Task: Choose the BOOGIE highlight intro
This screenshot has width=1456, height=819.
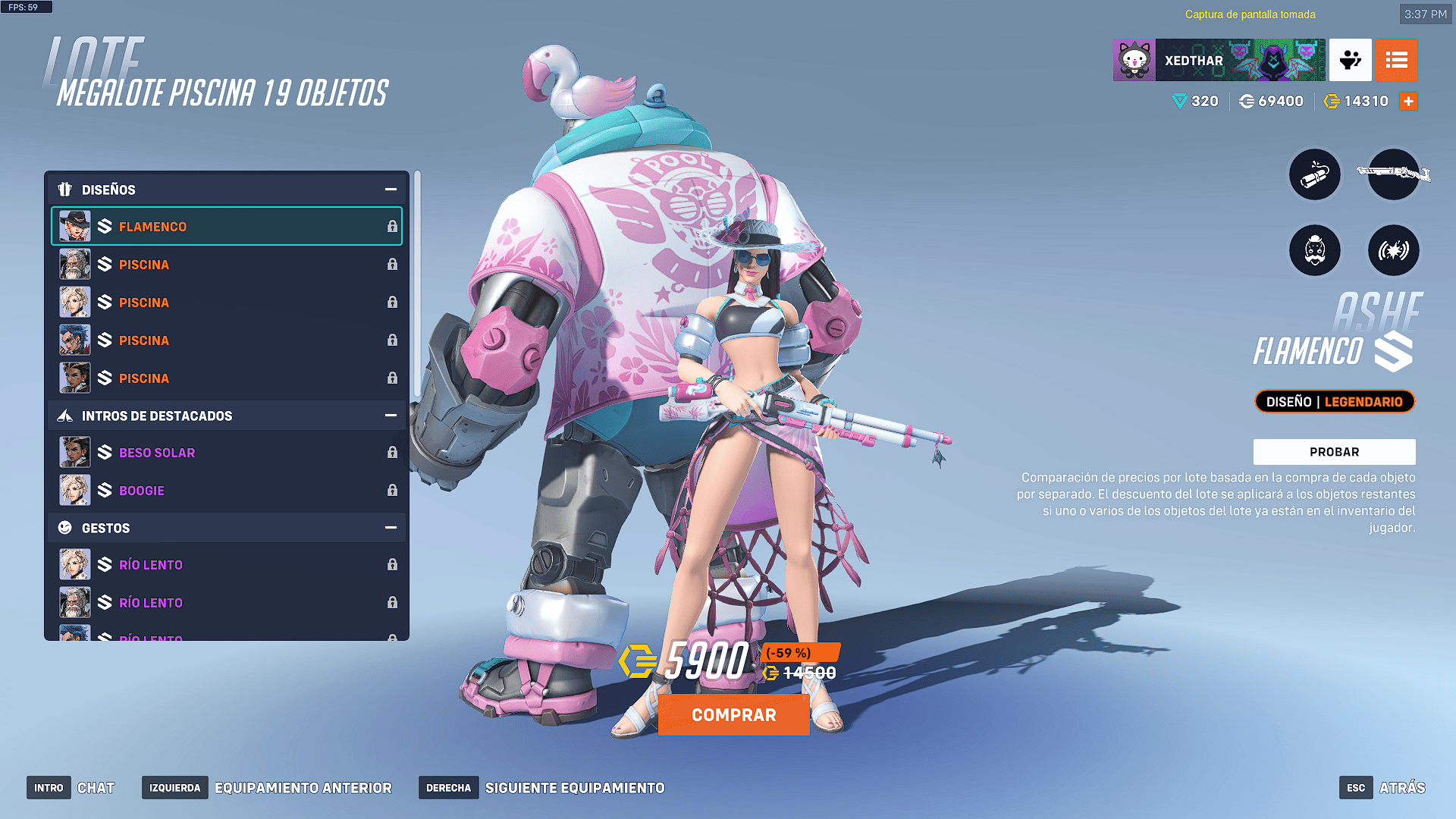Action: pyautogui.click(x=226, y=491)
